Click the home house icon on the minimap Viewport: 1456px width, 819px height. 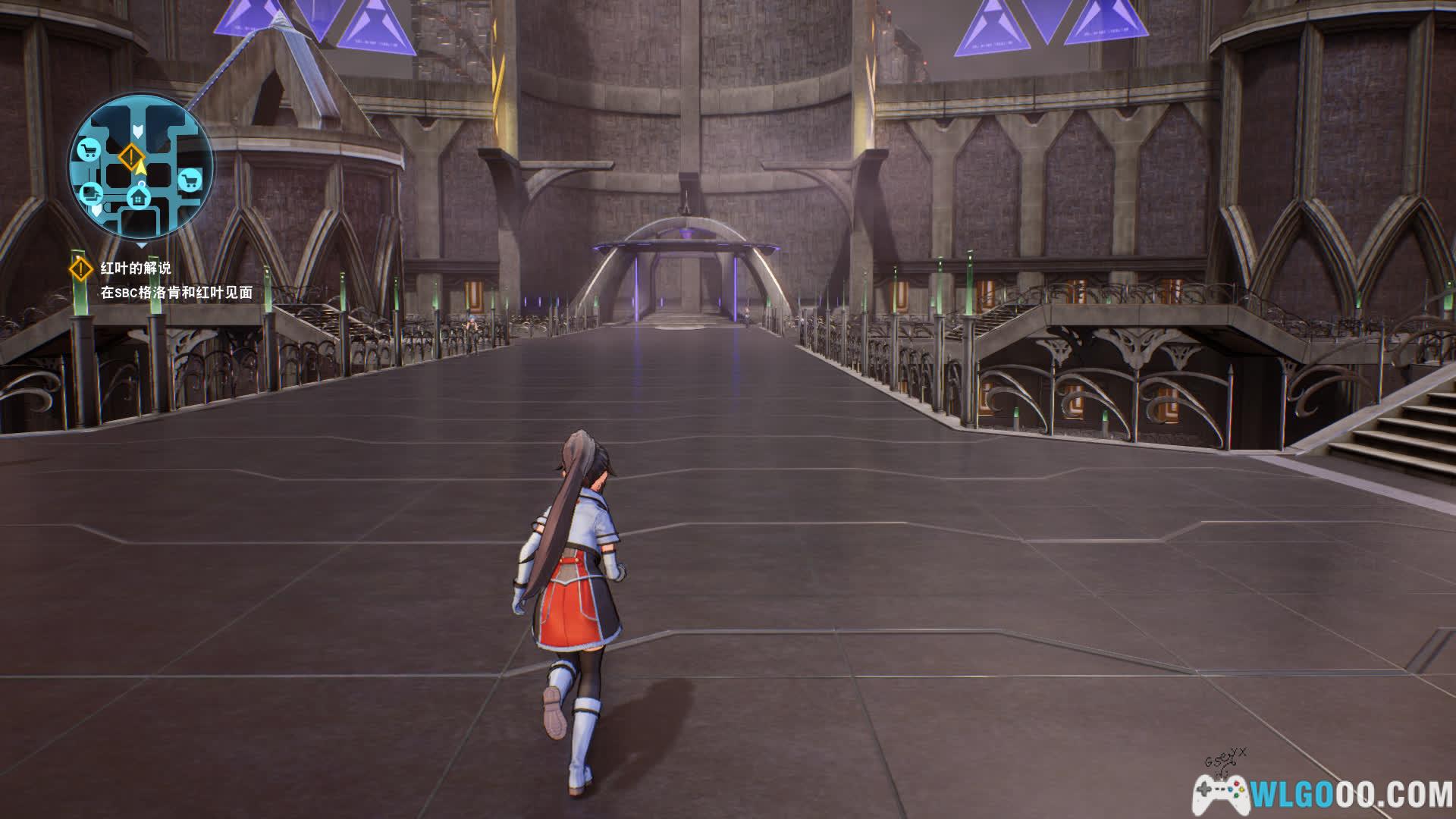click(x=139, y=198)
